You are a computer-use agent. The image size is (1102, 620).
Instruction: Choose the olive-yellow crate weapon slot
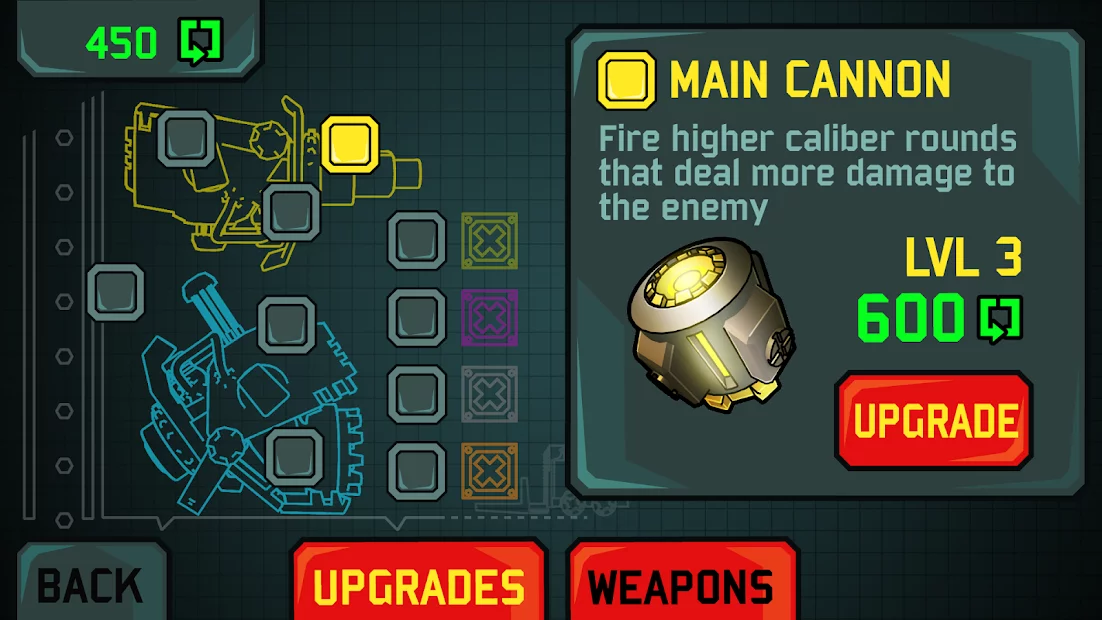tap(489, 240)
